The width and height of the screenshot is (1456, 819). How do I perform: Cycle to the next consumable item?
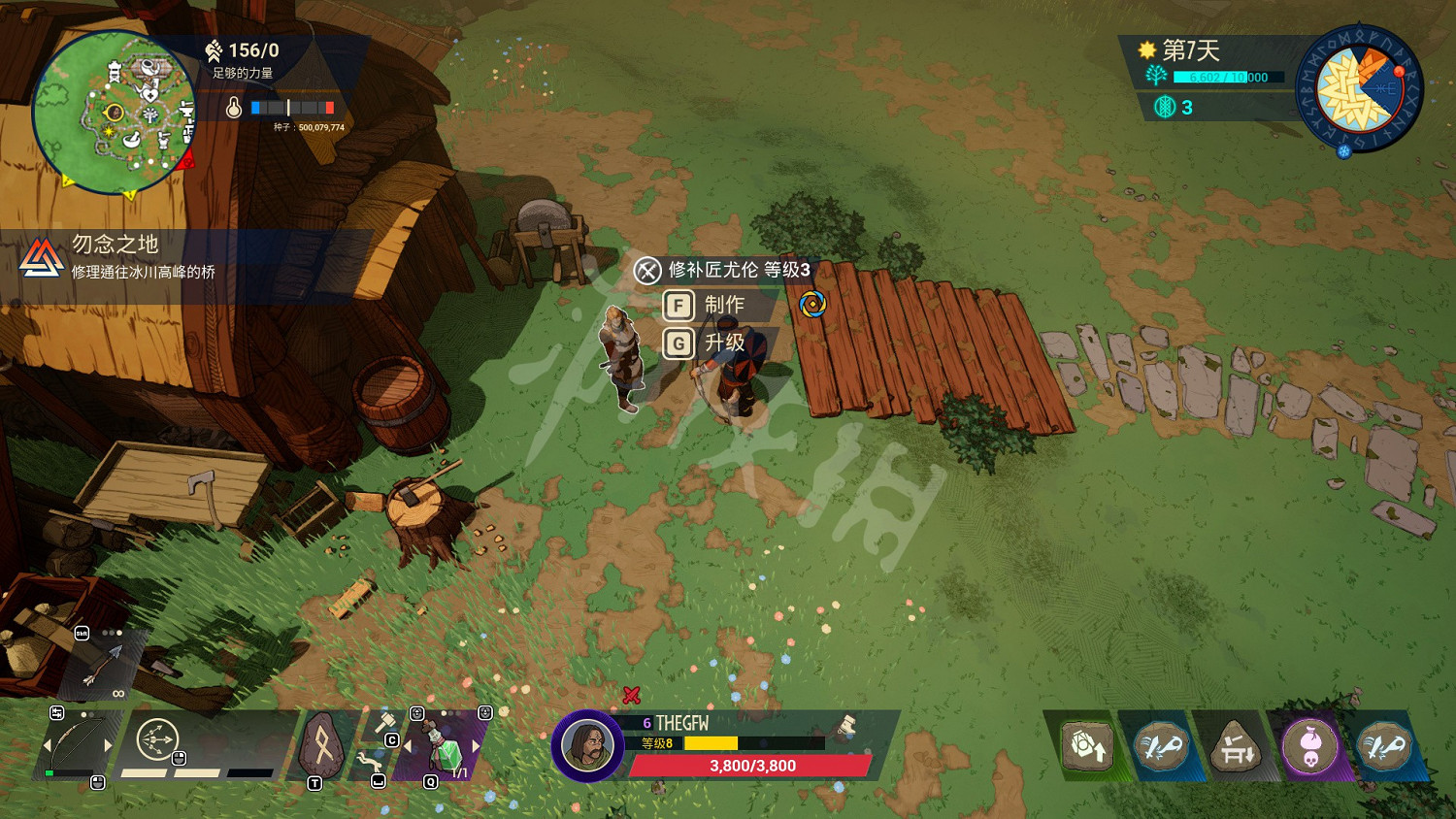[x=477, y=746]
